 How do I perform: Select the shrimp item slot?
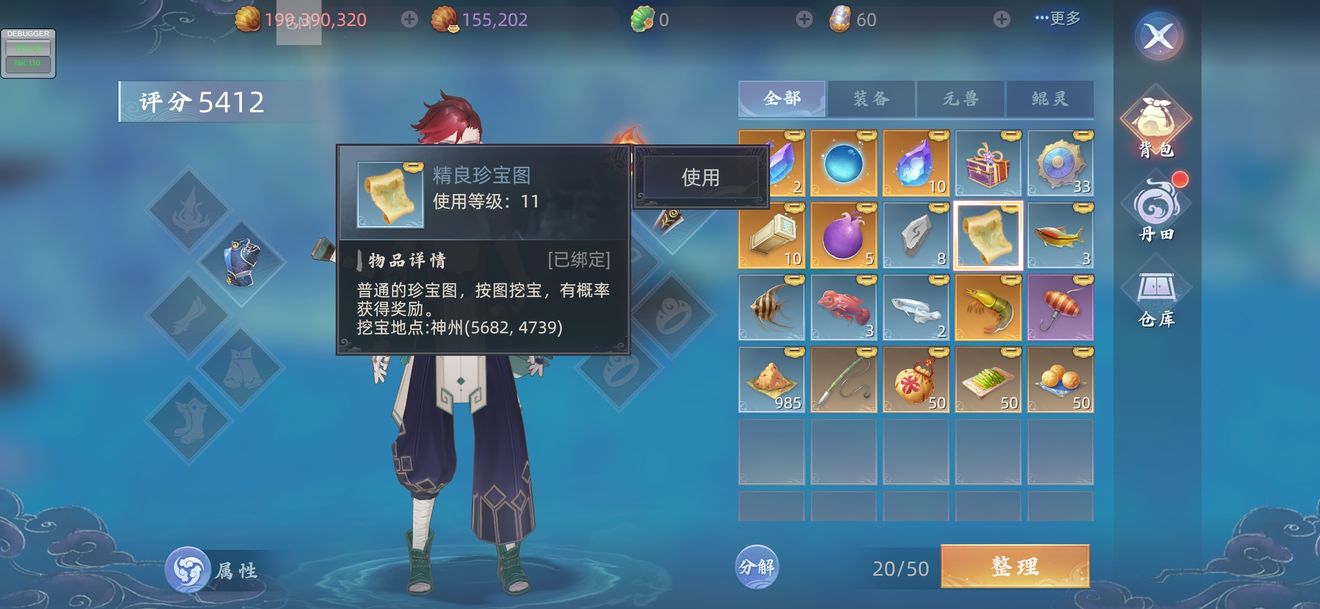(x=988, y=308)
